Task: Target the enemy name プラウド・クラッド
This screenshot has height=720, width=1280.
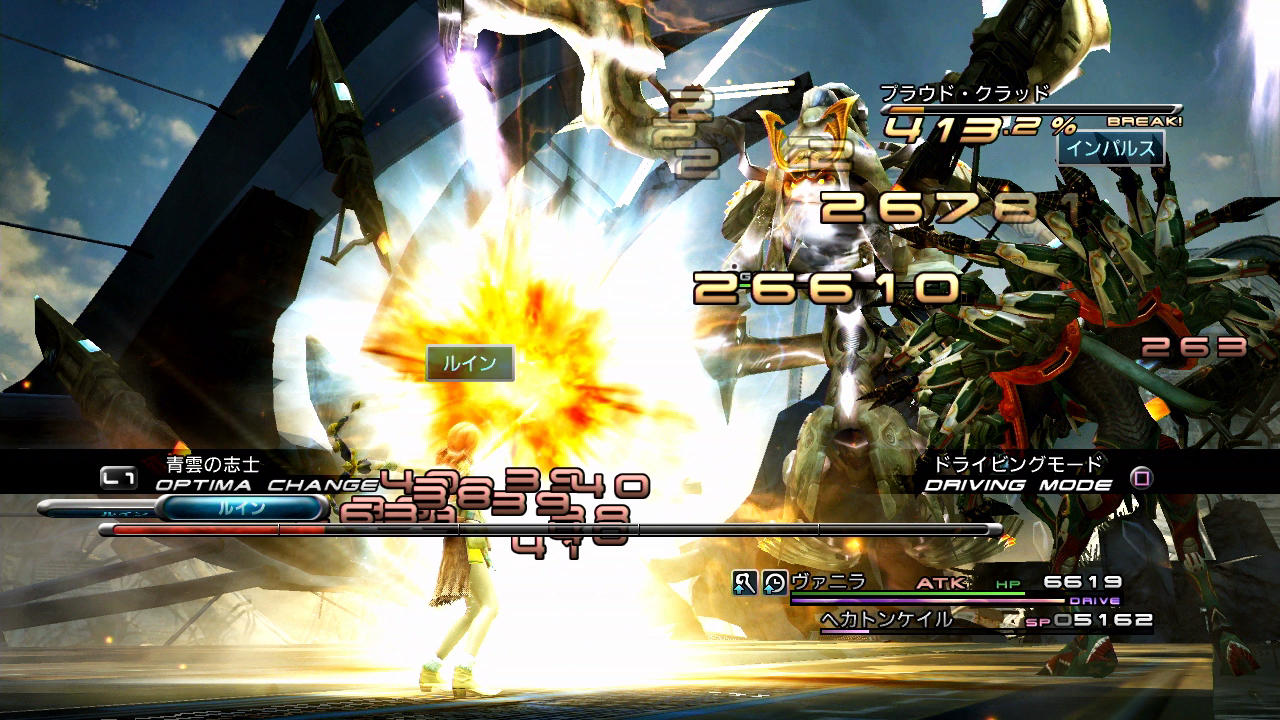Action: [x=964, y=93]
